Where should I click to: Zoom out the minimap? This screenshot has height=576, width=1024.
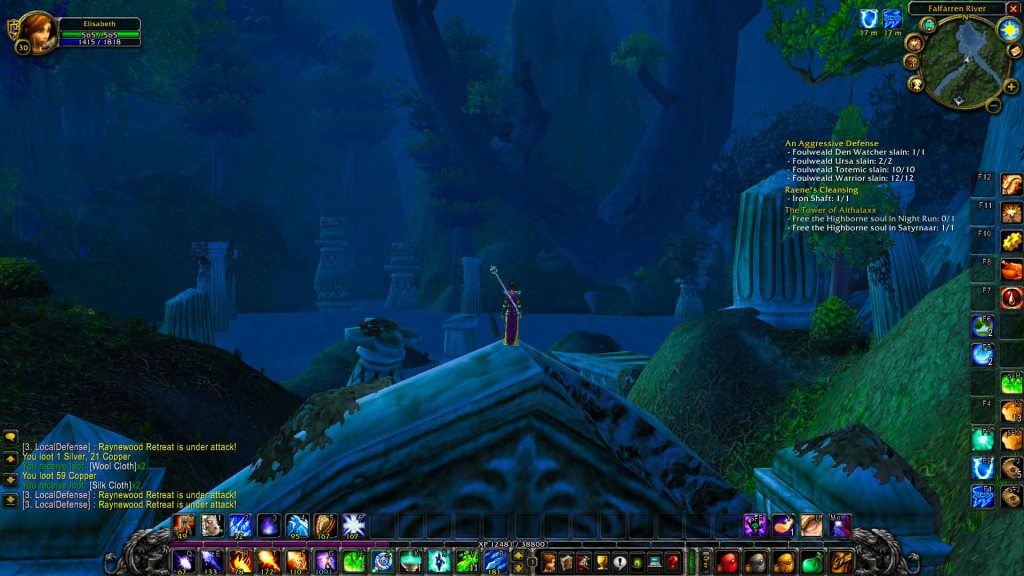(993, 104)
